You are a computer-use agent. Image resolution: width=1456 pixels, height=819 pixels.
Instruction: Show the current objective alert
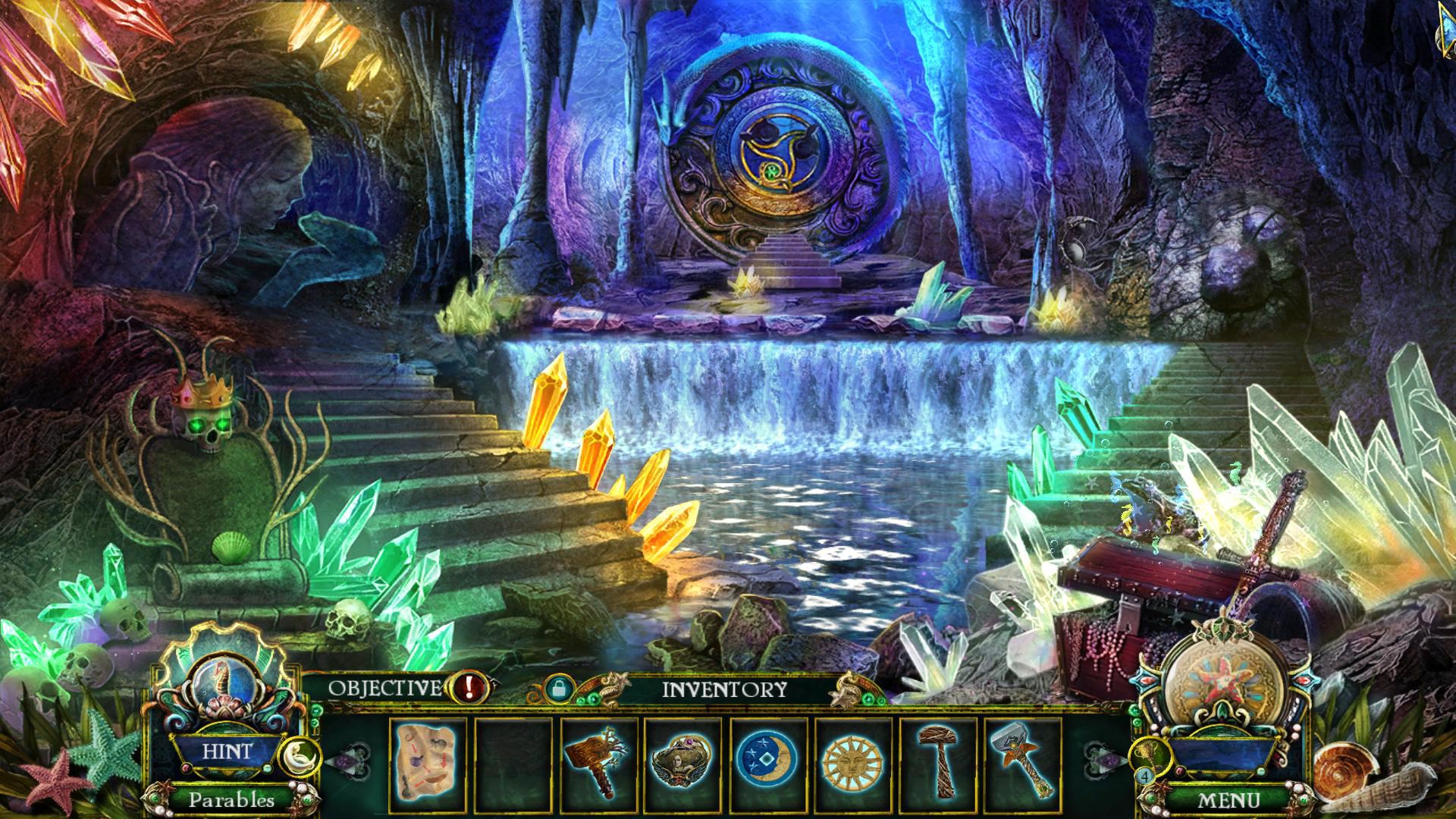click(x=469, y=688)
